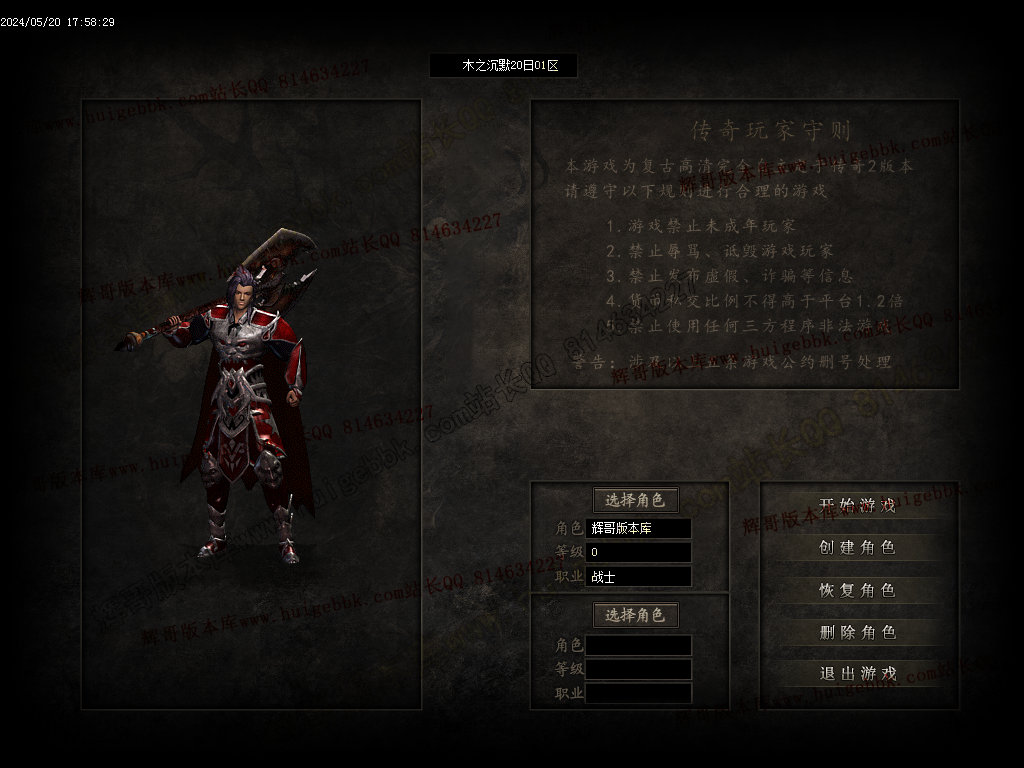The image size is (1024, 768).
Task: Open 创建角色 to create a character
Action: click(x=857, y=547)
